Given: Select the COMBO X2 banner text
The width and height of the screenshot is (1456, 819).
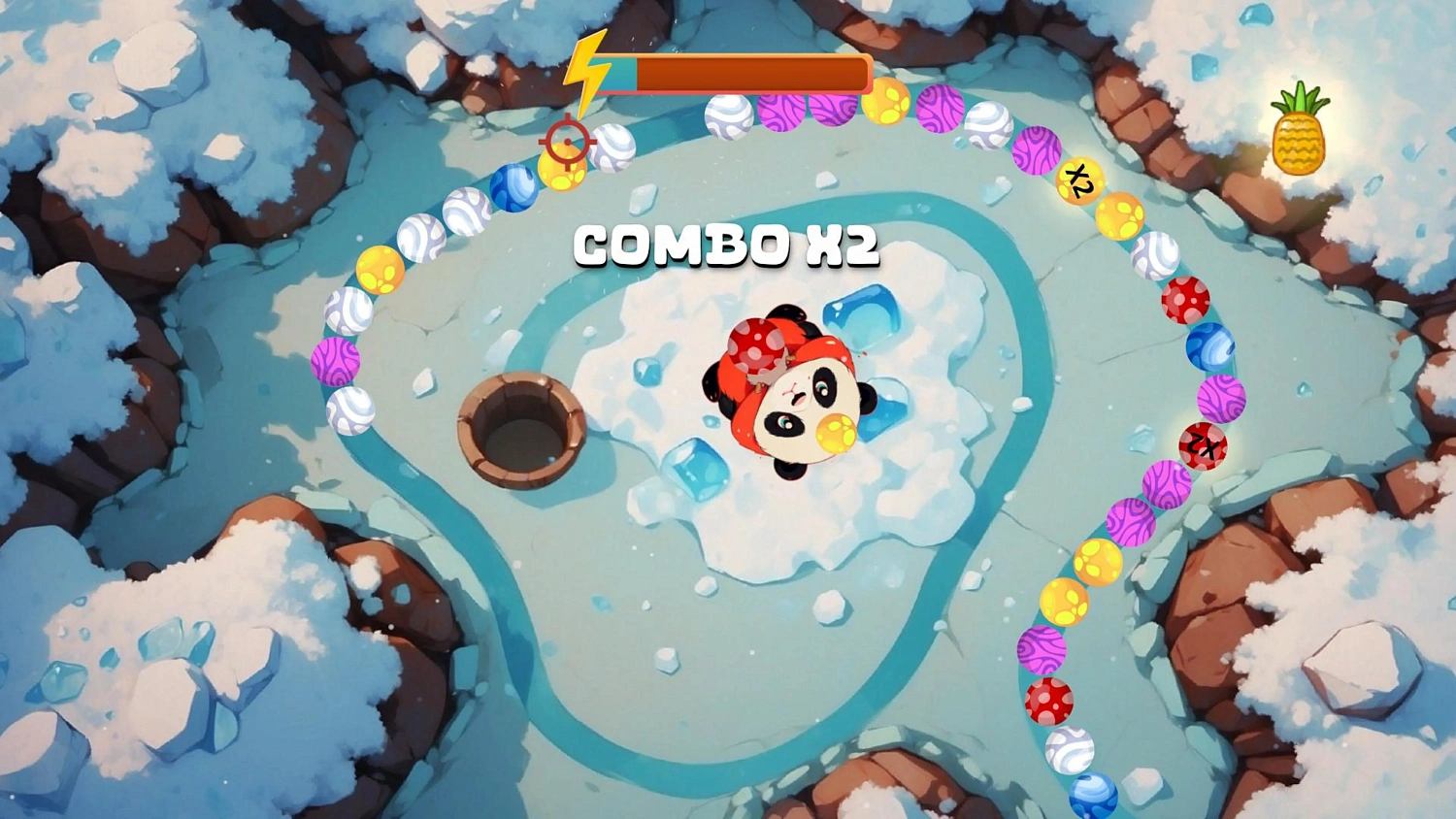Looking at the screenshot, I should pos(726,247).
